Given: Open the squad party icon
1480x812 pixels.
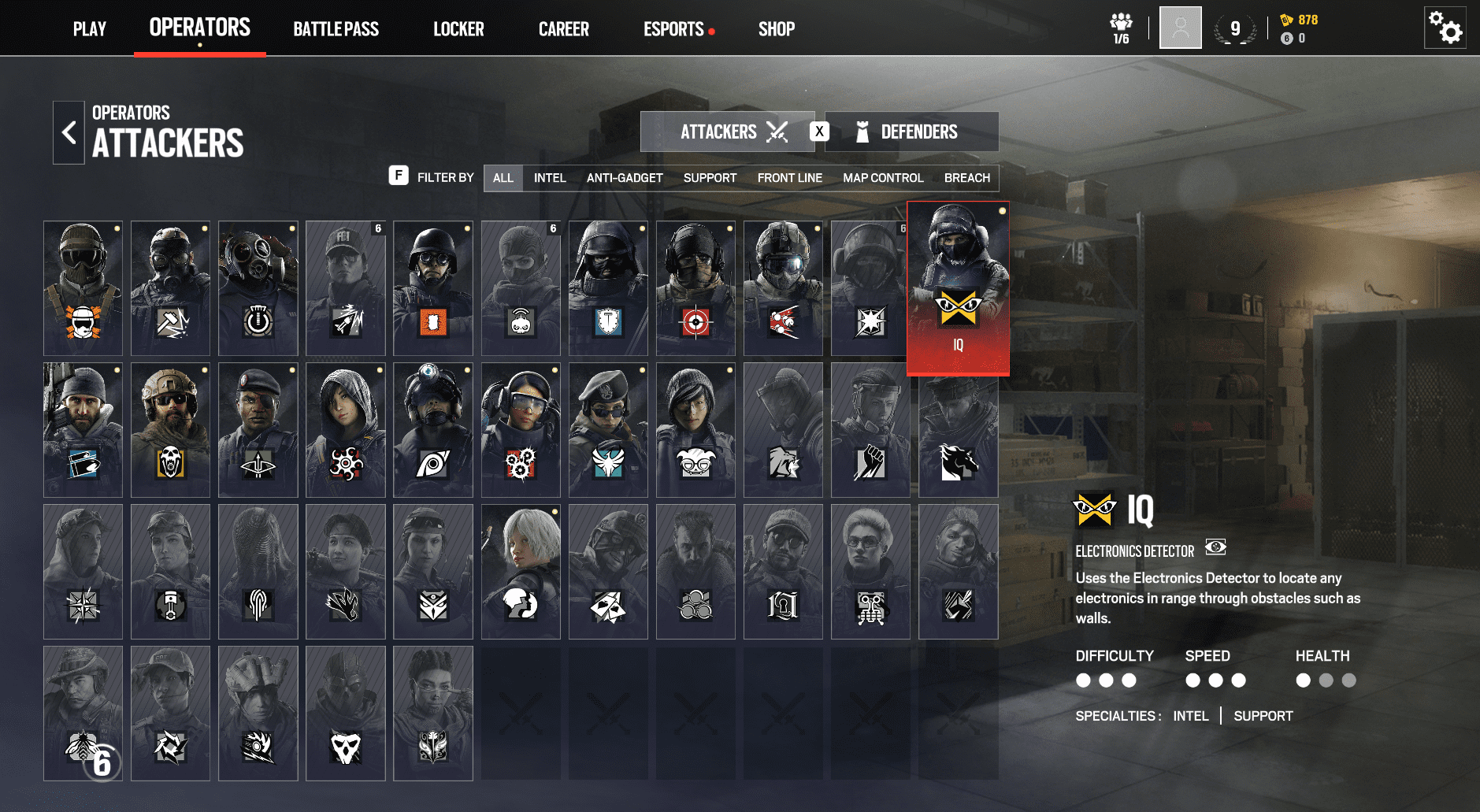Looking at the screenshot, I should click(1121, 28).
